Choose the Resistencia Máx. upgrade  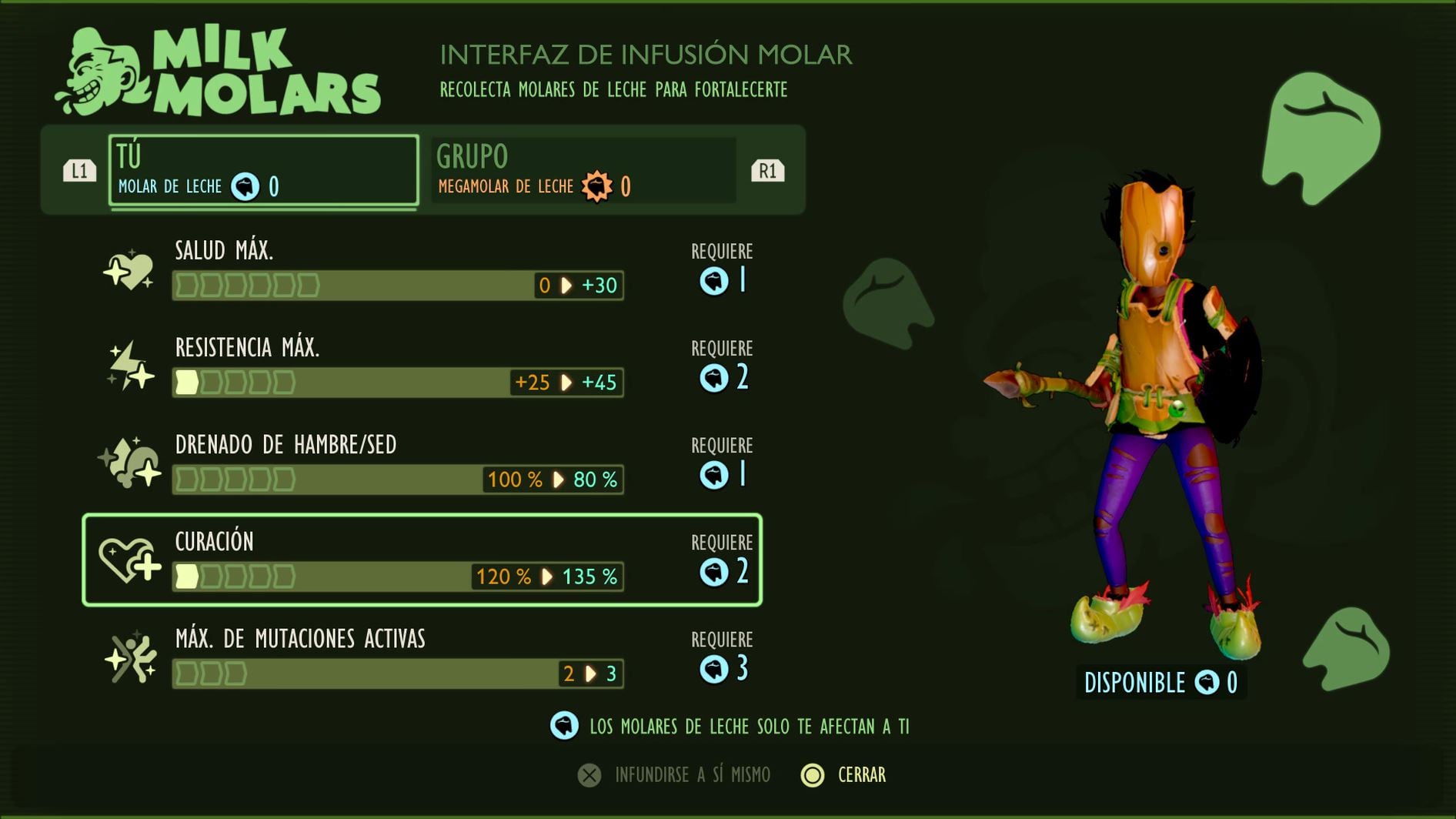coord(422,366)
